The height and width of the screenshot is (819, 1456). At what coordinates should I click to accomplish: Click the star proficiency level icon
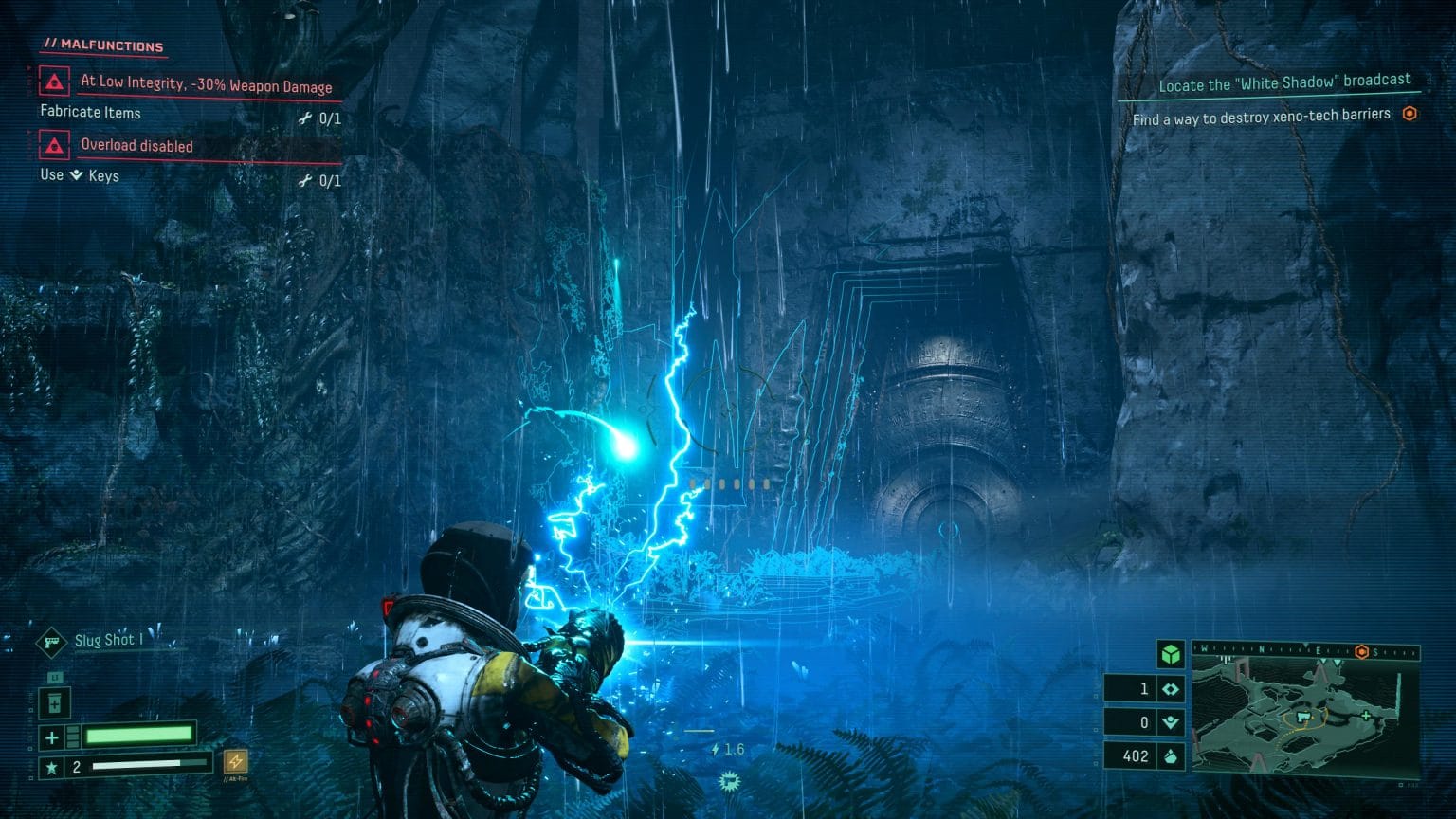(51, 767)
